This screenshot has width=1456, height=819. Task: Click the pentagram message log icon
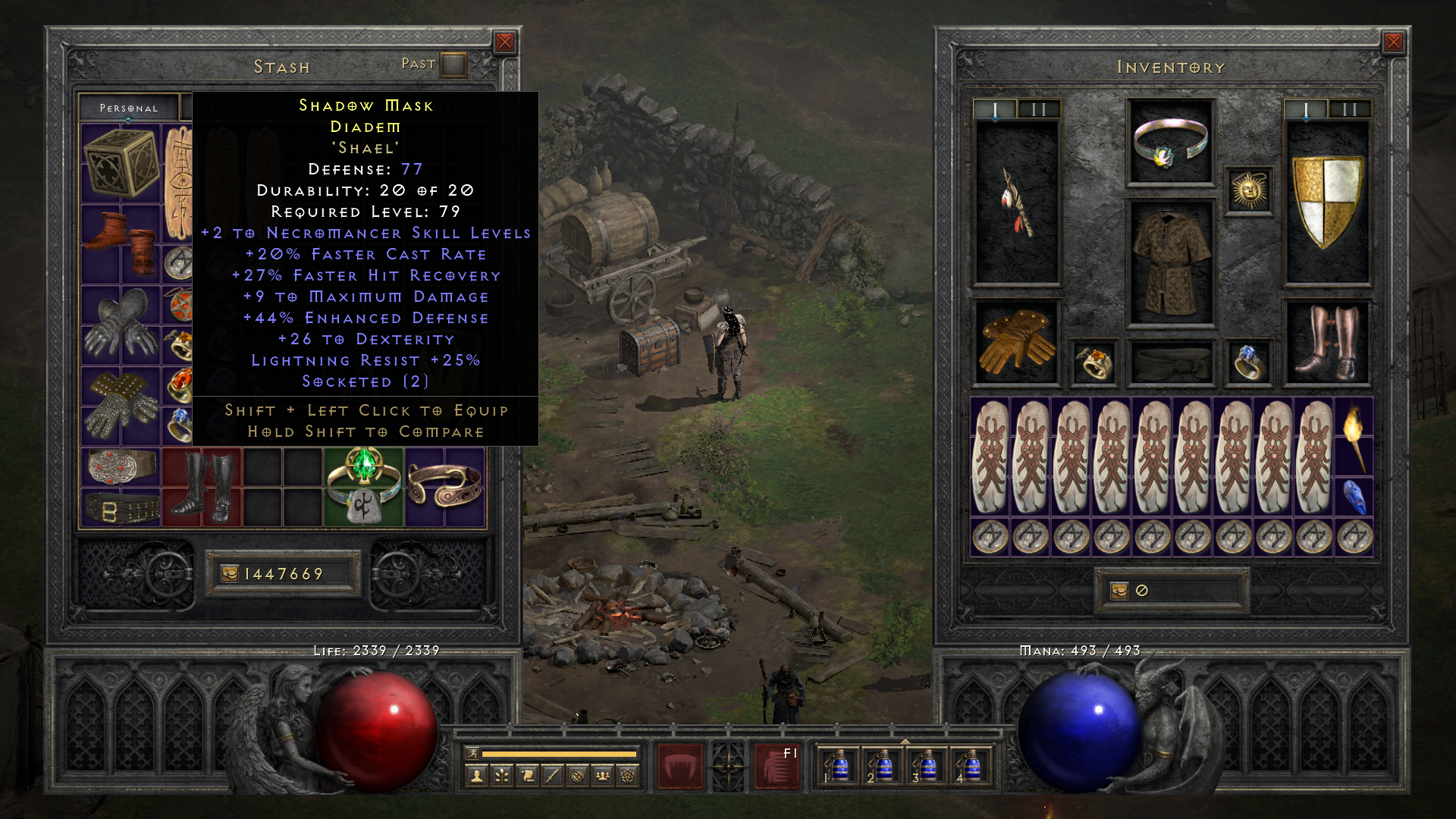[626, 775]
